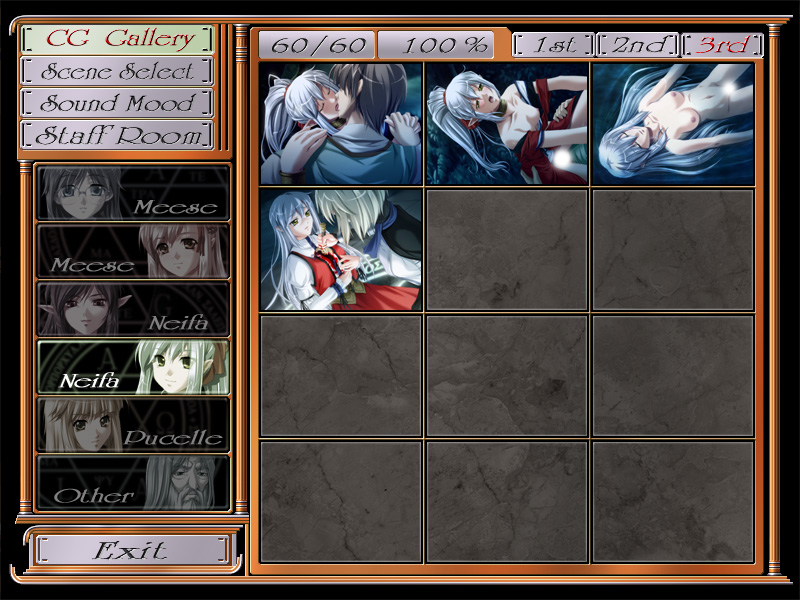The width and height of the screenshot is (800, 600).
Task: Switch to Scene Select
Action: coord(118,71)
